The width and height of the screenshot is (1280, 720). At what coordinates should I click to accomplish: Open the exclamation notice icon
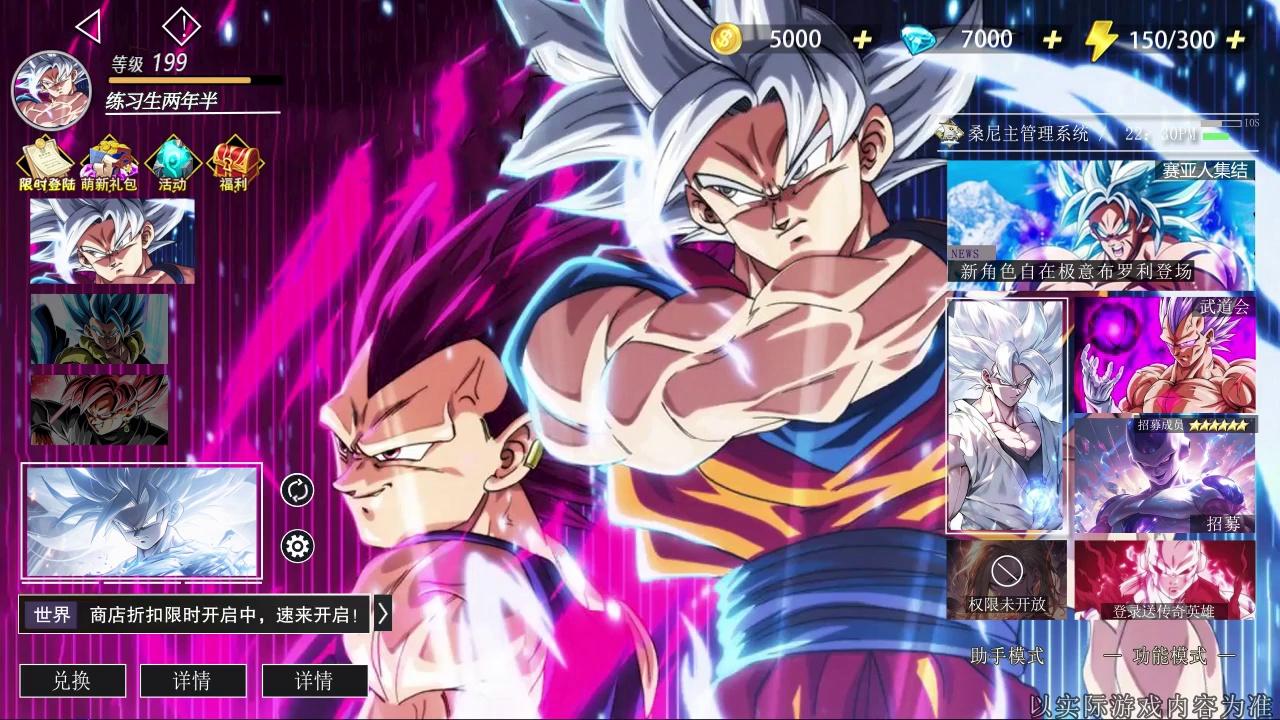tap(181, 26)
